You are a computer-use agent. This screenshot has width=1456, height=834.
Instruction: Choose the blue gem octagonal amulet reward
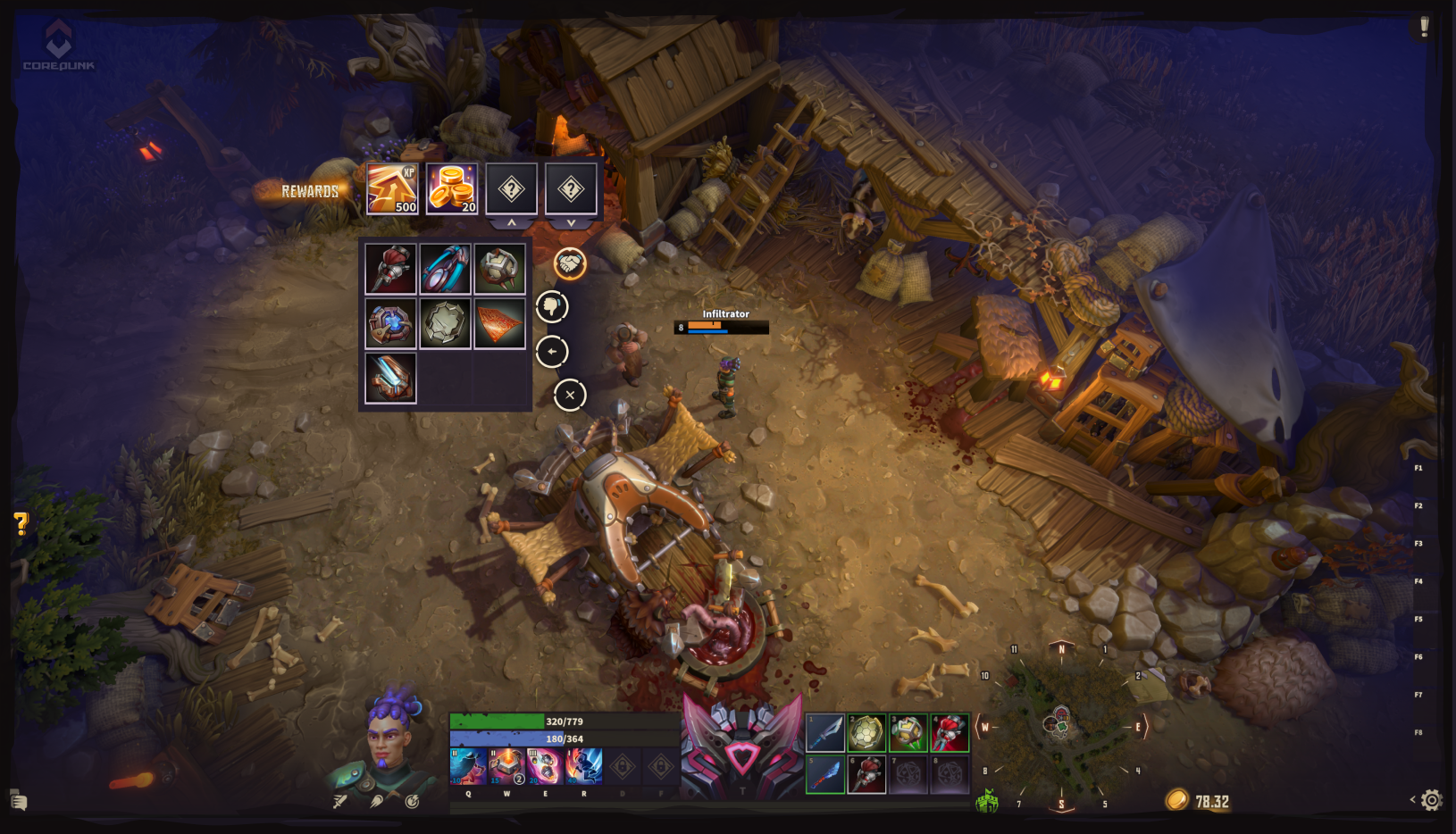[390, 323]
